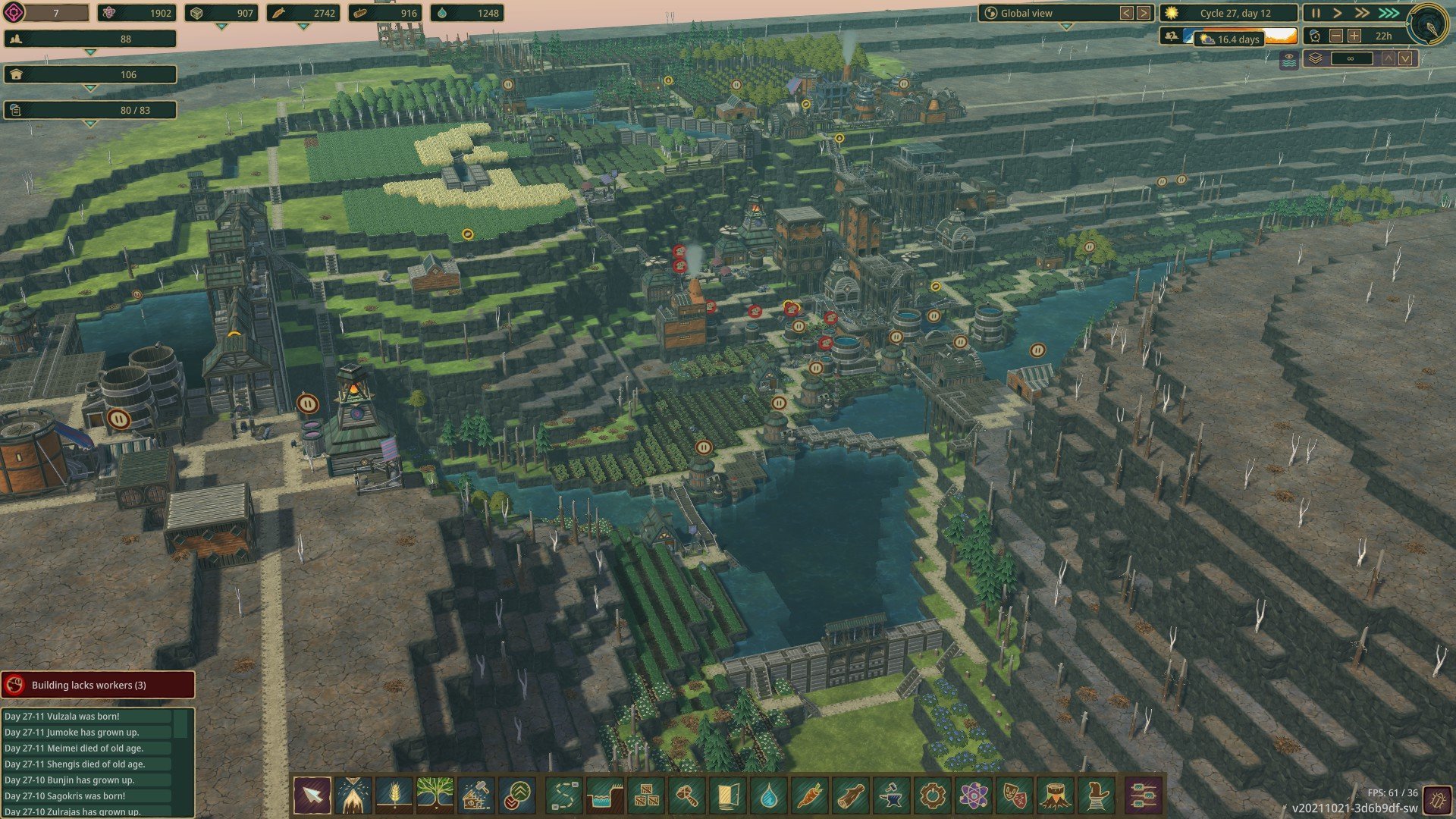The height and width of the screenshot is (819, 1456).
Task: Switch to the next district view
Action: point(1144,13)
